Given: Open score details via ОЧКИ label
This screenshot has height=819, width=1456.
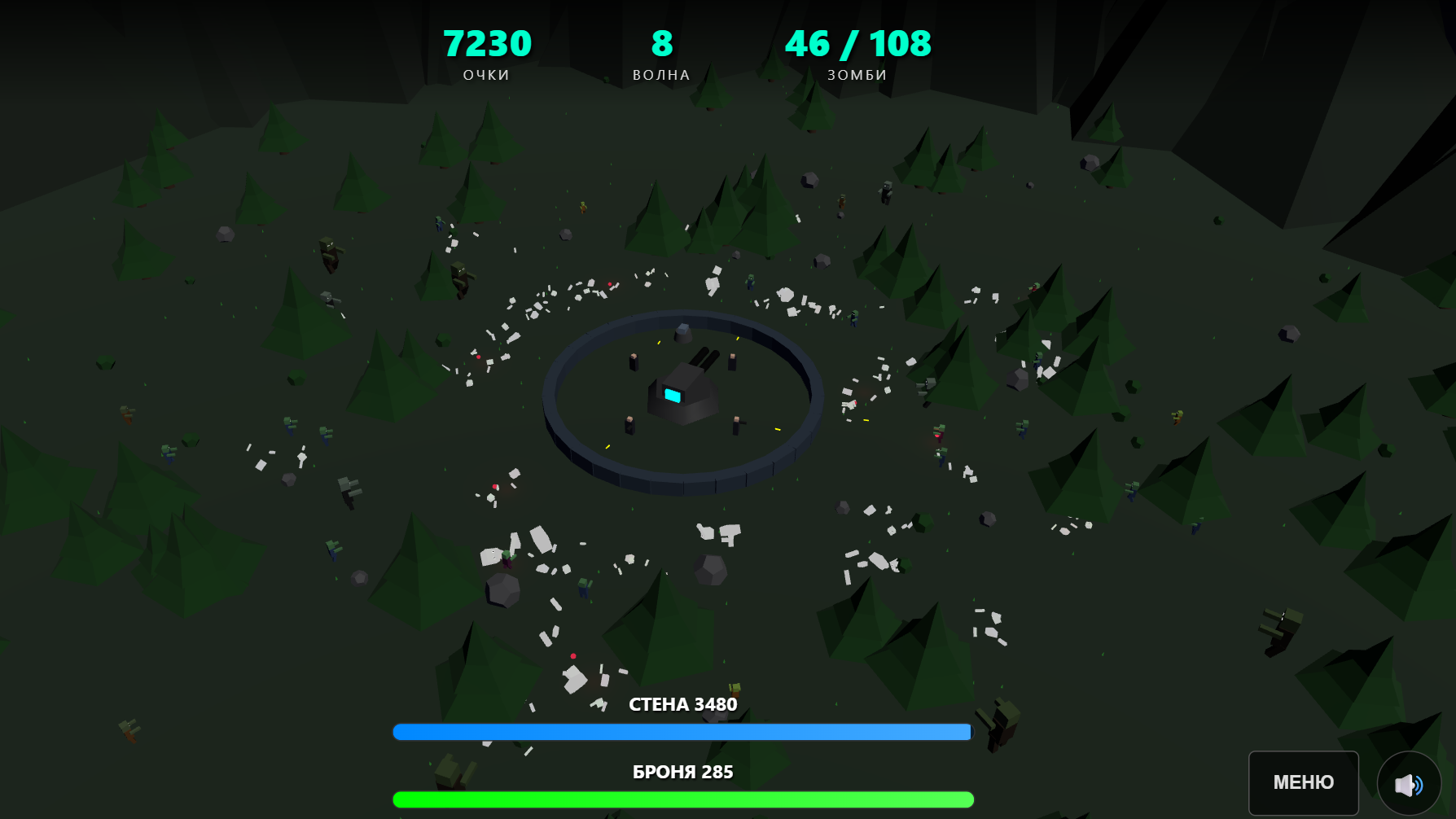Looking at the screenshot, I should tap(486, 74).
